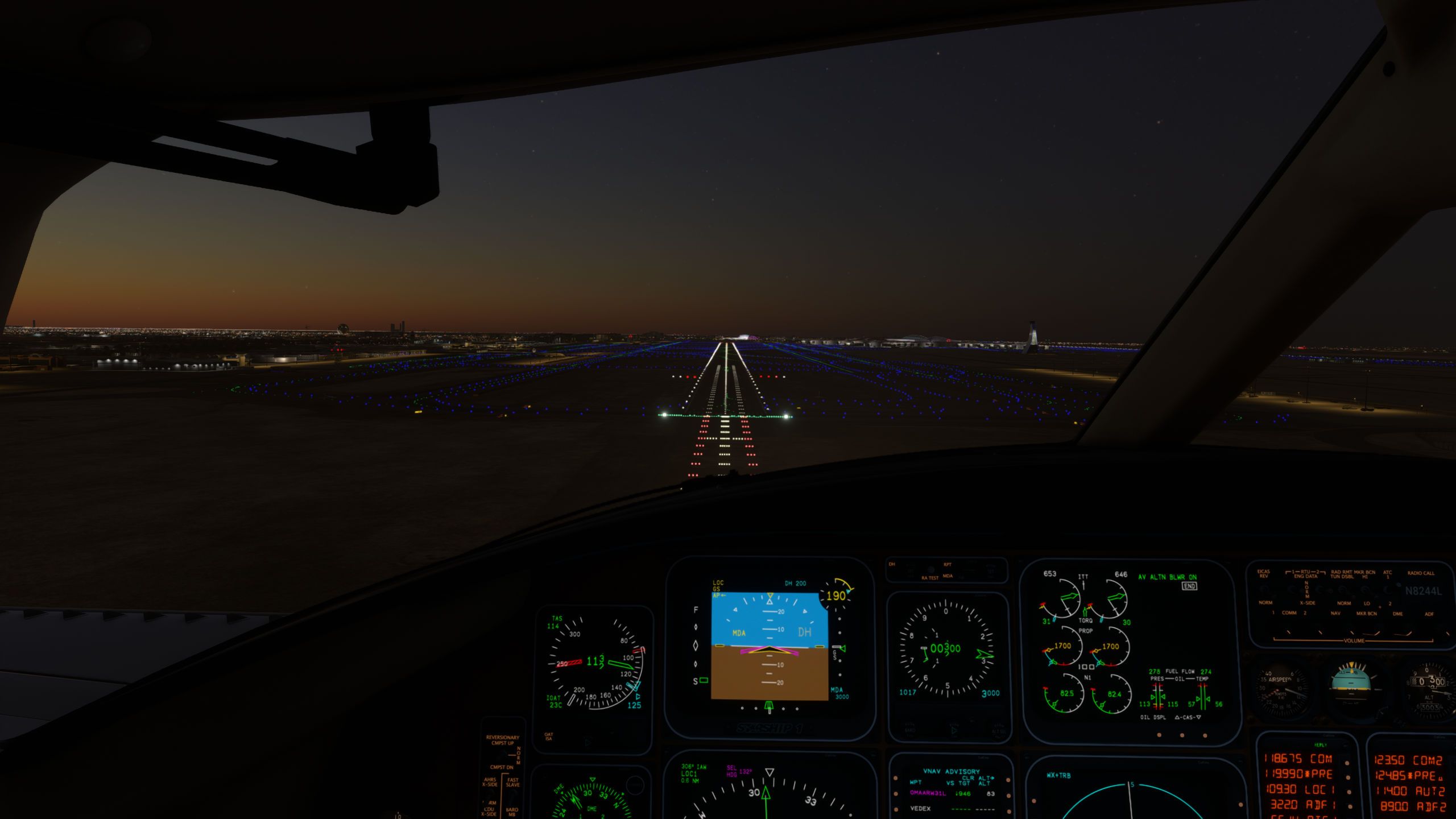1456x819 pixels.
Task: Click the NAV audio select knob
Action: coord(1352,632)
